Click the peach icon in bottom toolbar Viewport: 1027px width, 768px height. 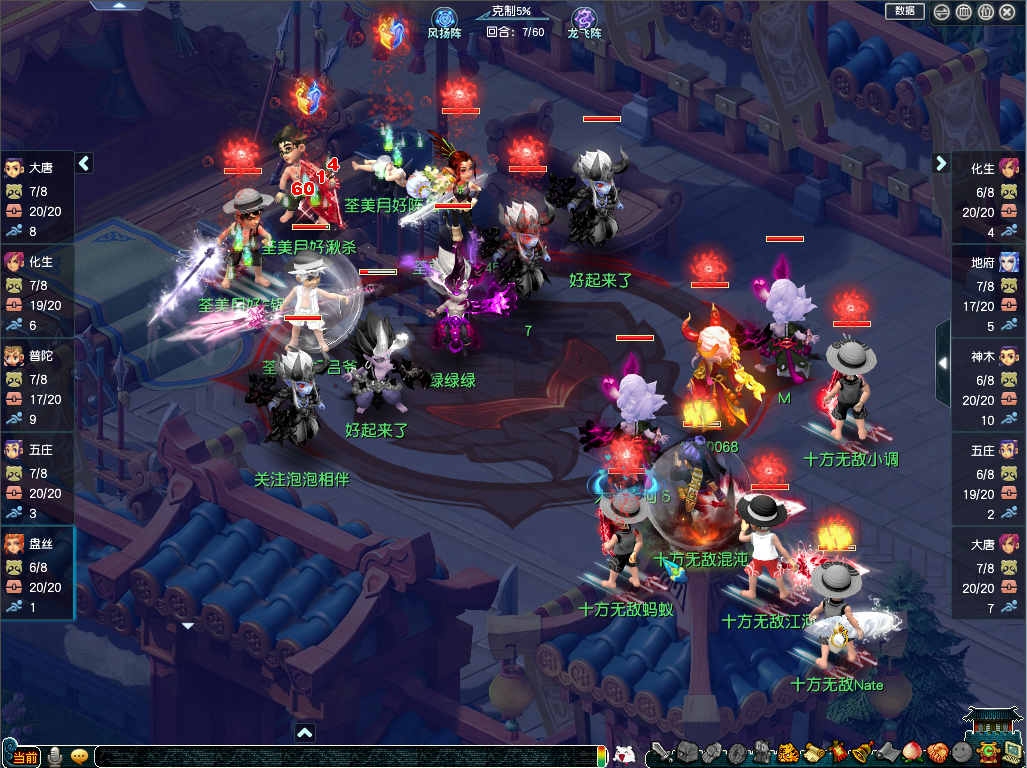tap(912, 753)
